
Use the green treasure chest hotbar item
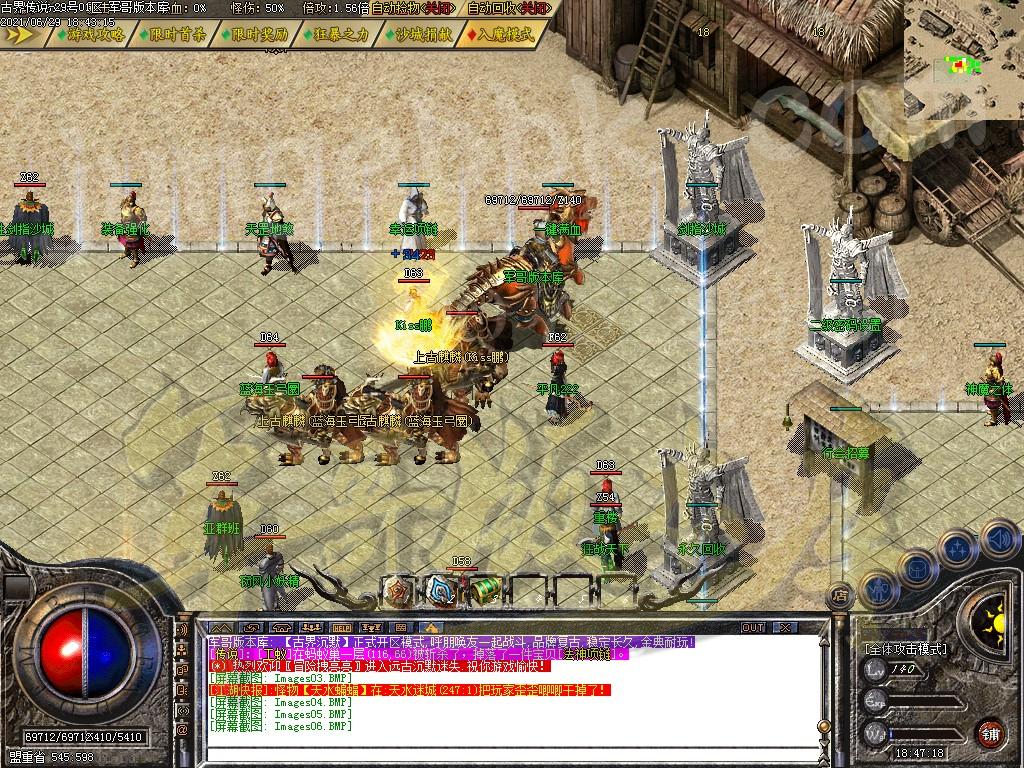(485, 589)
